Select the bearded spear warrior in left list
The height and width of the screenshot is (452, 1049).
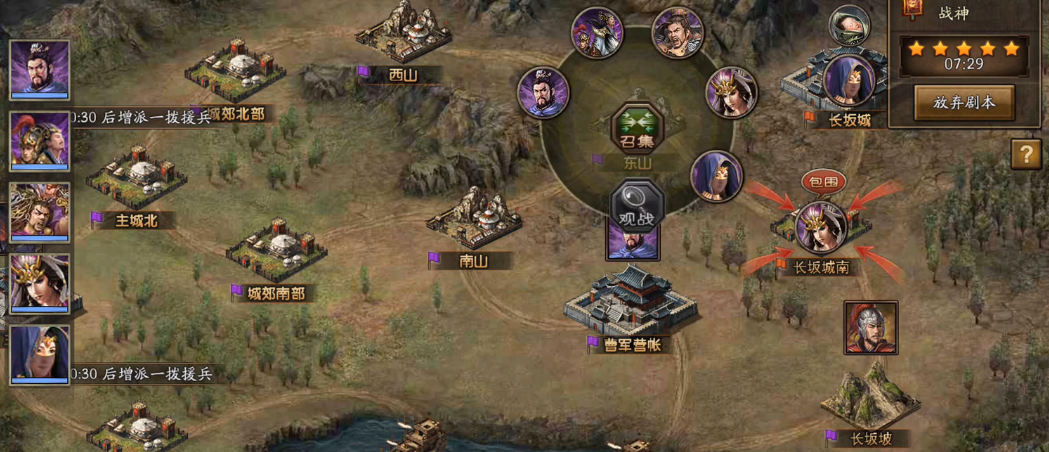pyautogui.click(x=40, y=212)
